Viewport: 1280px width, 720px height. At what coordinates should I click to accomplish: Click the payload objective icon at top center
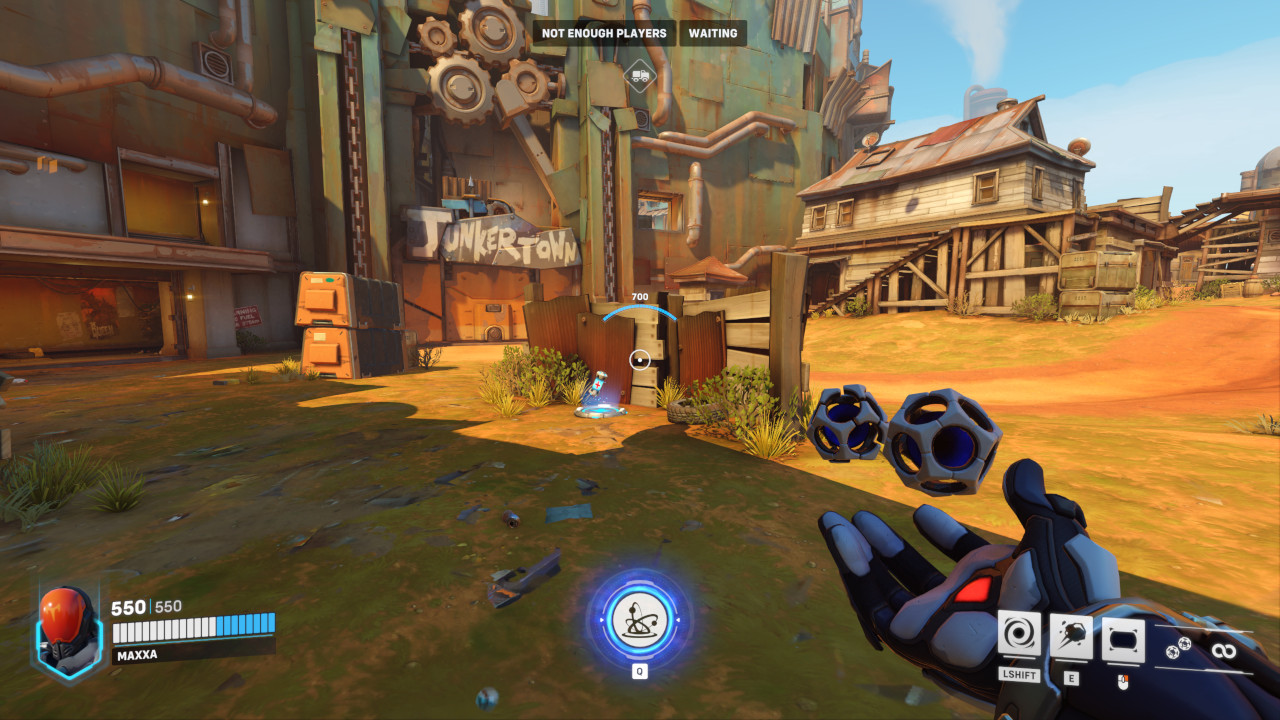pyautogui.click(x=640, y=75)
